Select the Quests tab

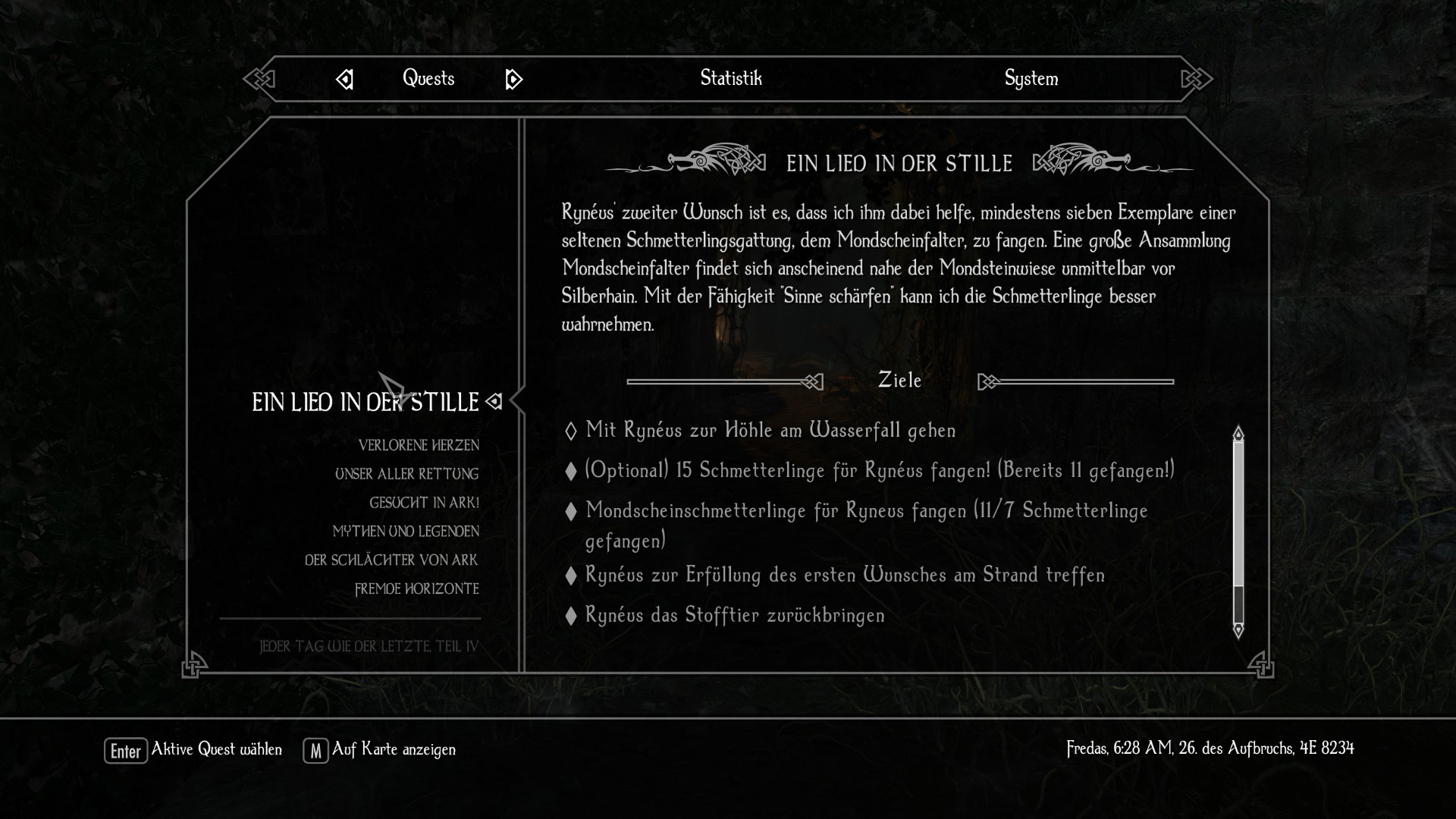[428, 78]
